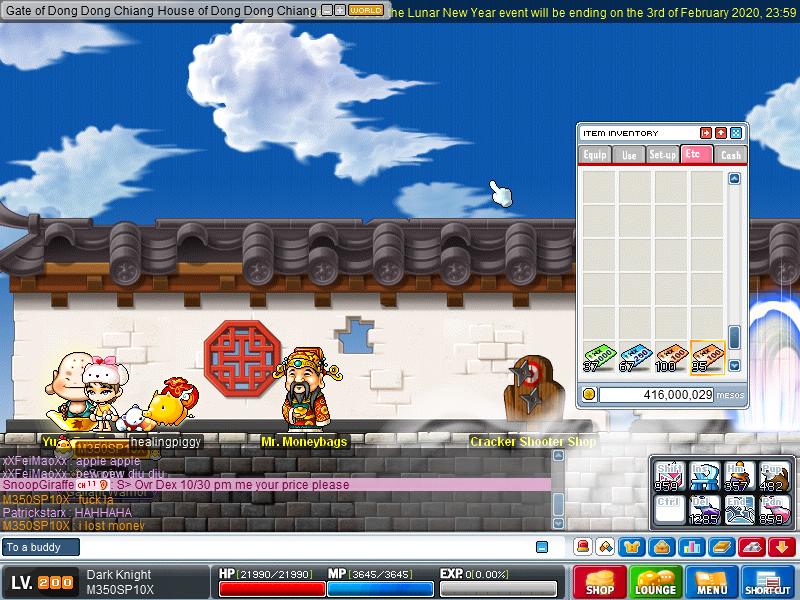Open the Cash Shop button
The height and width of the screenshot is (600, 800).
point(600,582)
